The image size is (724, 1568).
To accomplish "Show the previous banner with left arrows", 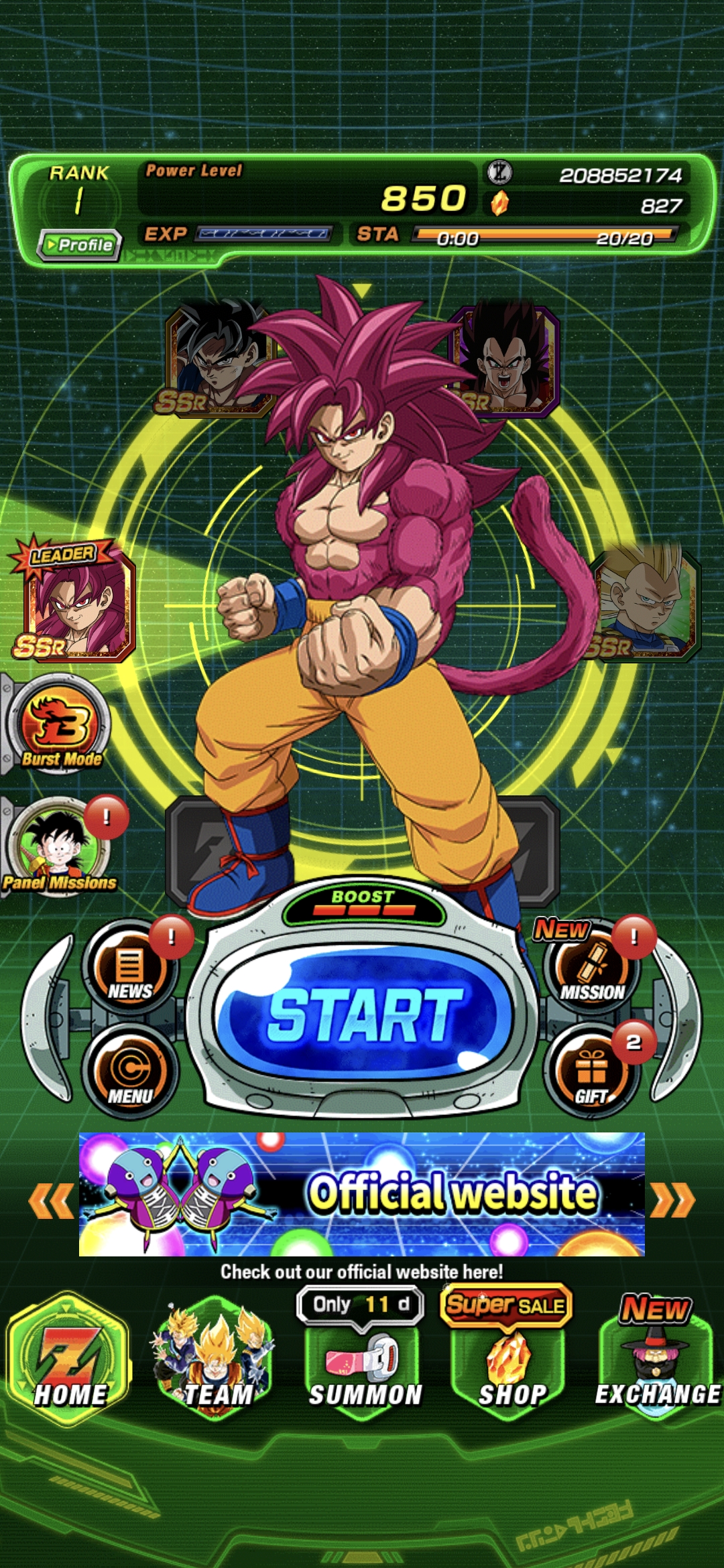I will [x=51, y=1199].
